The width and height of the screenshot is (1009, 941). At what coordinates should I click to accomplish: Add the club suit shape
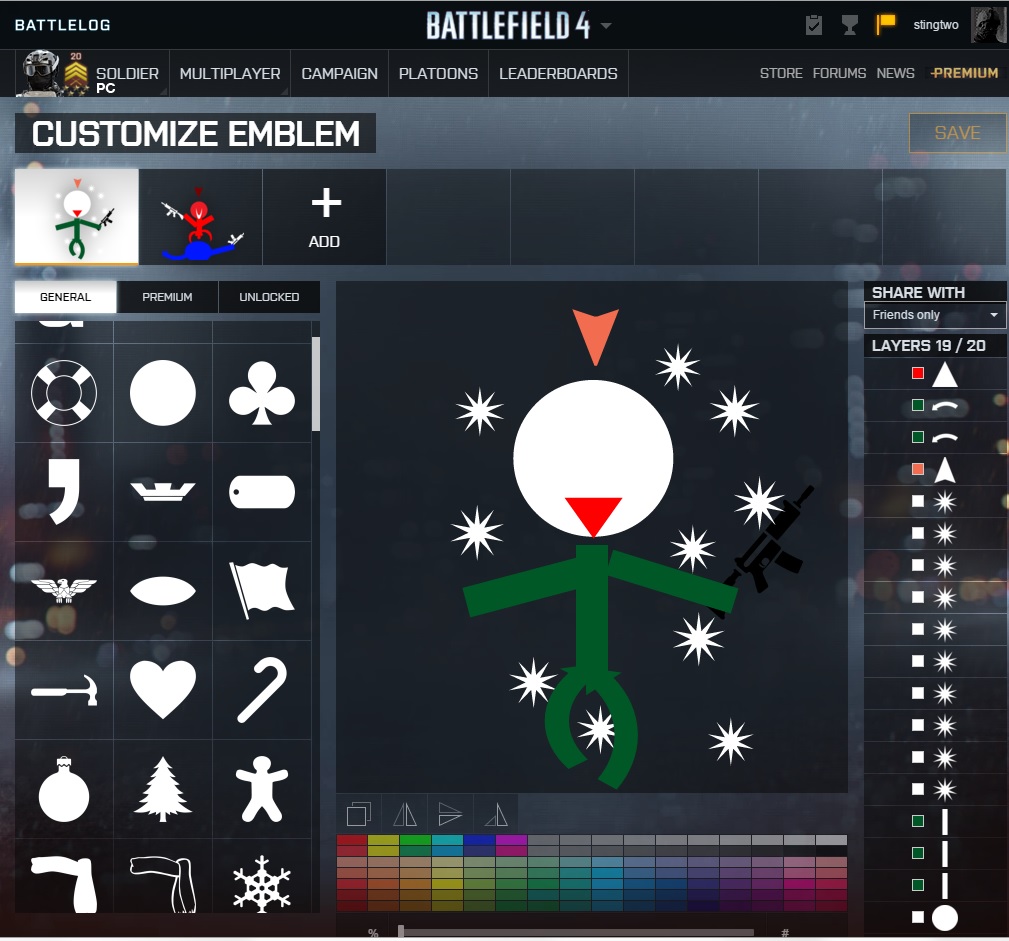pos(262,393)
